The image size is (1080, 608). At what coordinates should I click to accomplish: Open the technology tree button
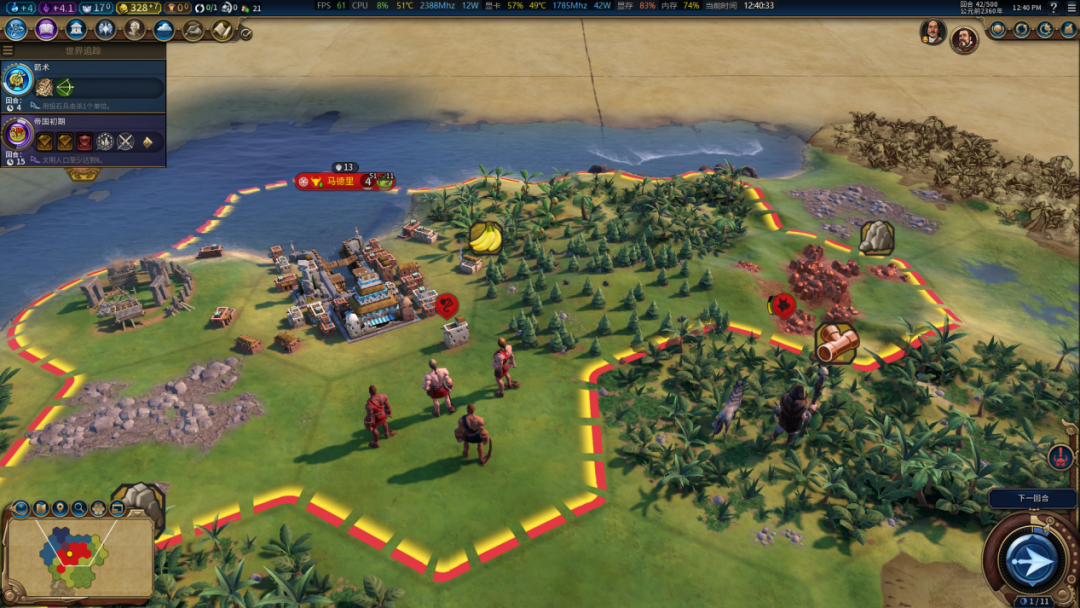click(16, 29)
